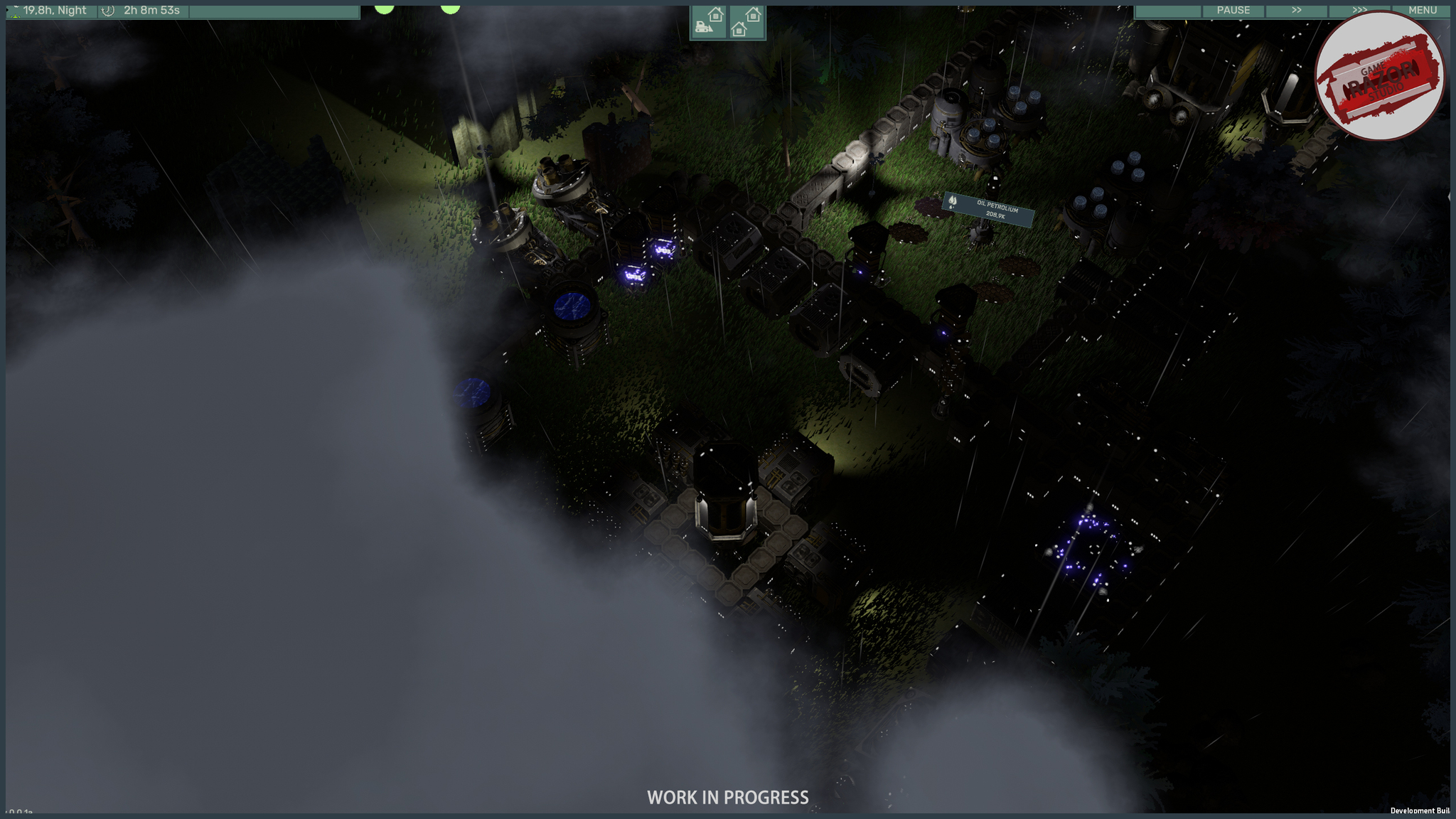
Task: Open the MENU
Action: coord(1422,10)
